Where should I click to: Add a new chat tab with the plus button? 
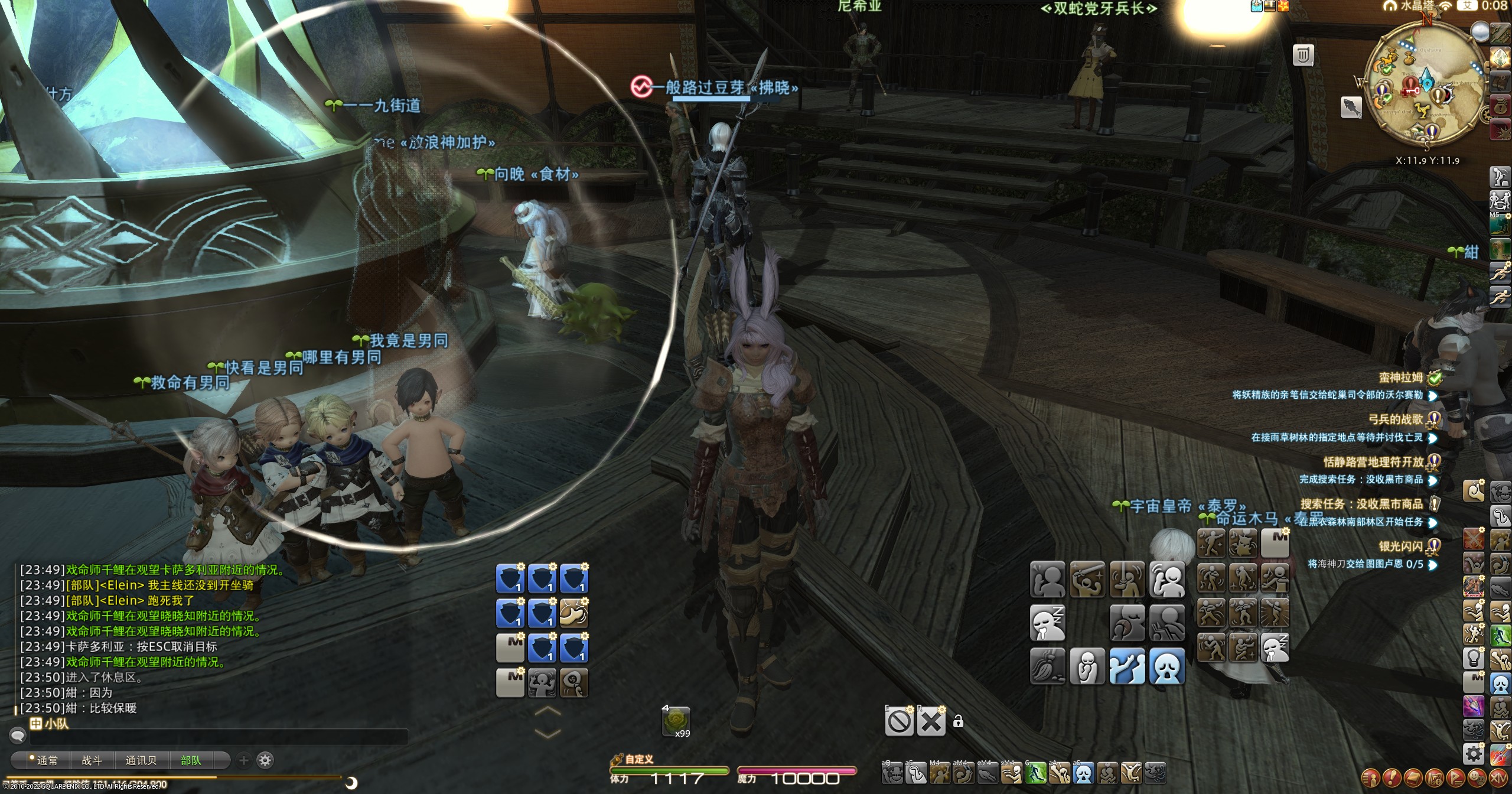244,760
